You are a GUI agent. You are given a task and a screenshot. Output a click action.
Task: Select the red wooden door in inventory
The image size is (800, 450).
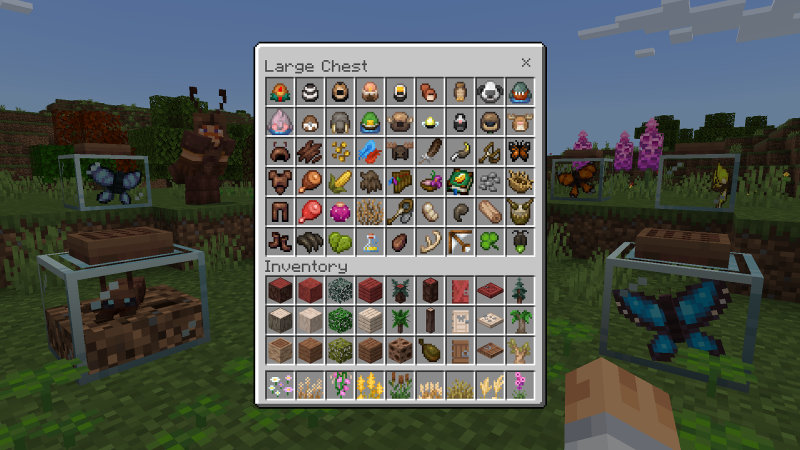[x=460, y=291]
